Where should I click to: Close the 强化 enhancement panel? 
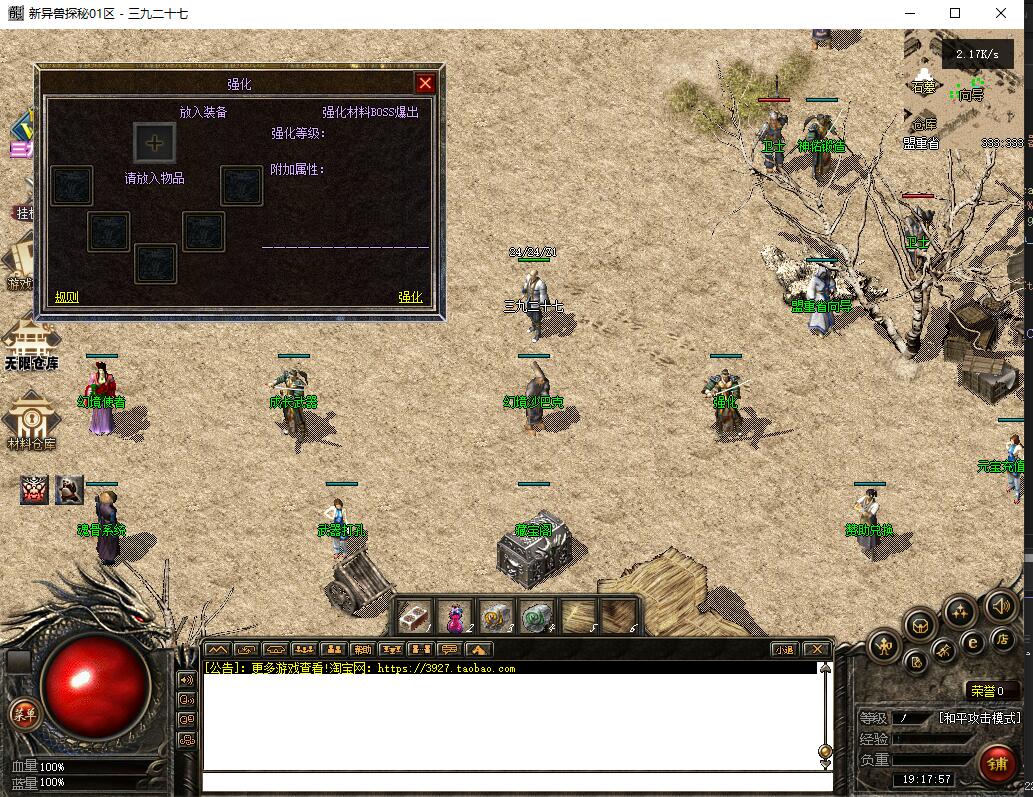click(425, 83)
